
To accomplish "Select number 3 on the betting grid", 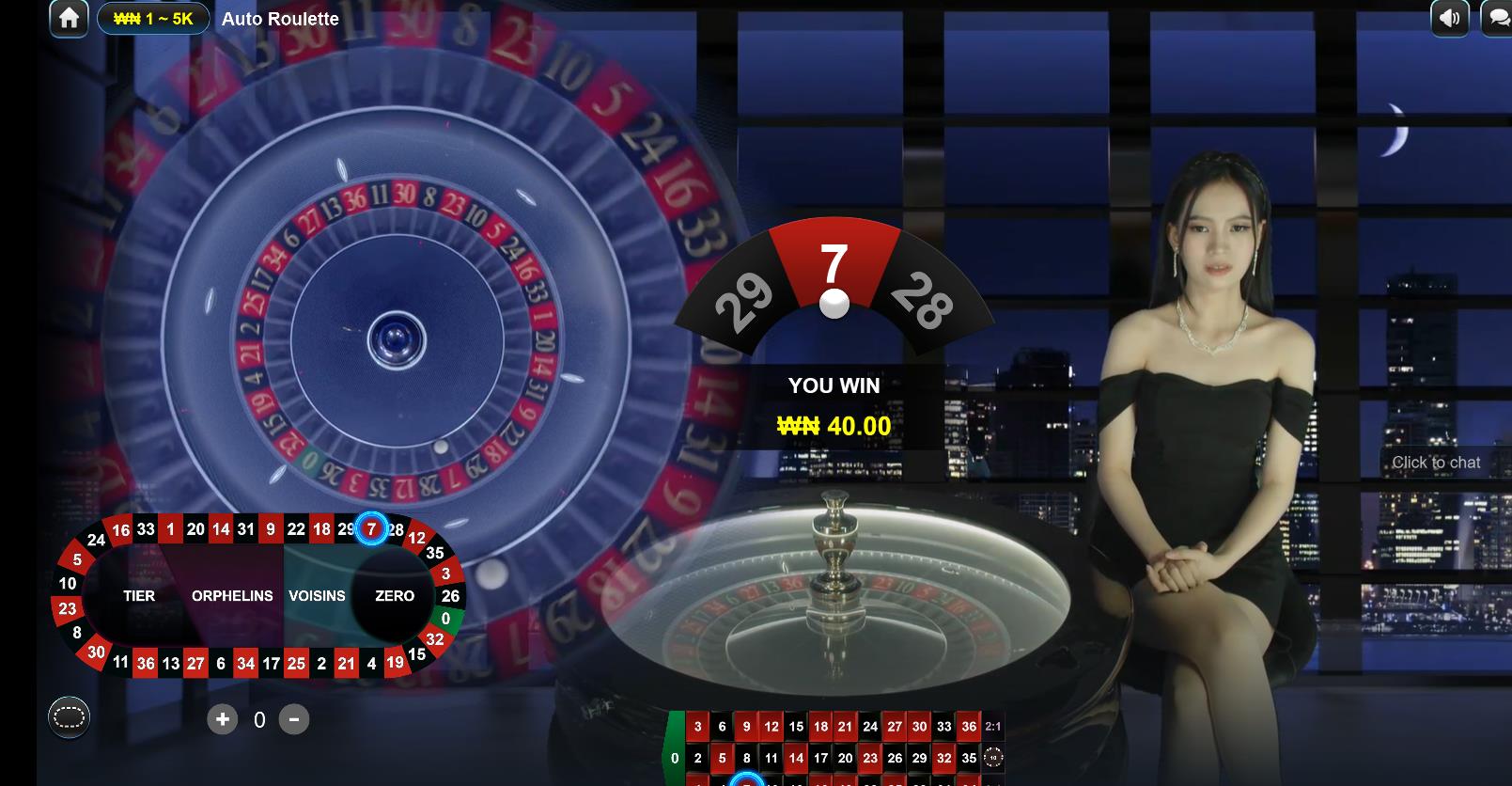I will tap(697, 727).
